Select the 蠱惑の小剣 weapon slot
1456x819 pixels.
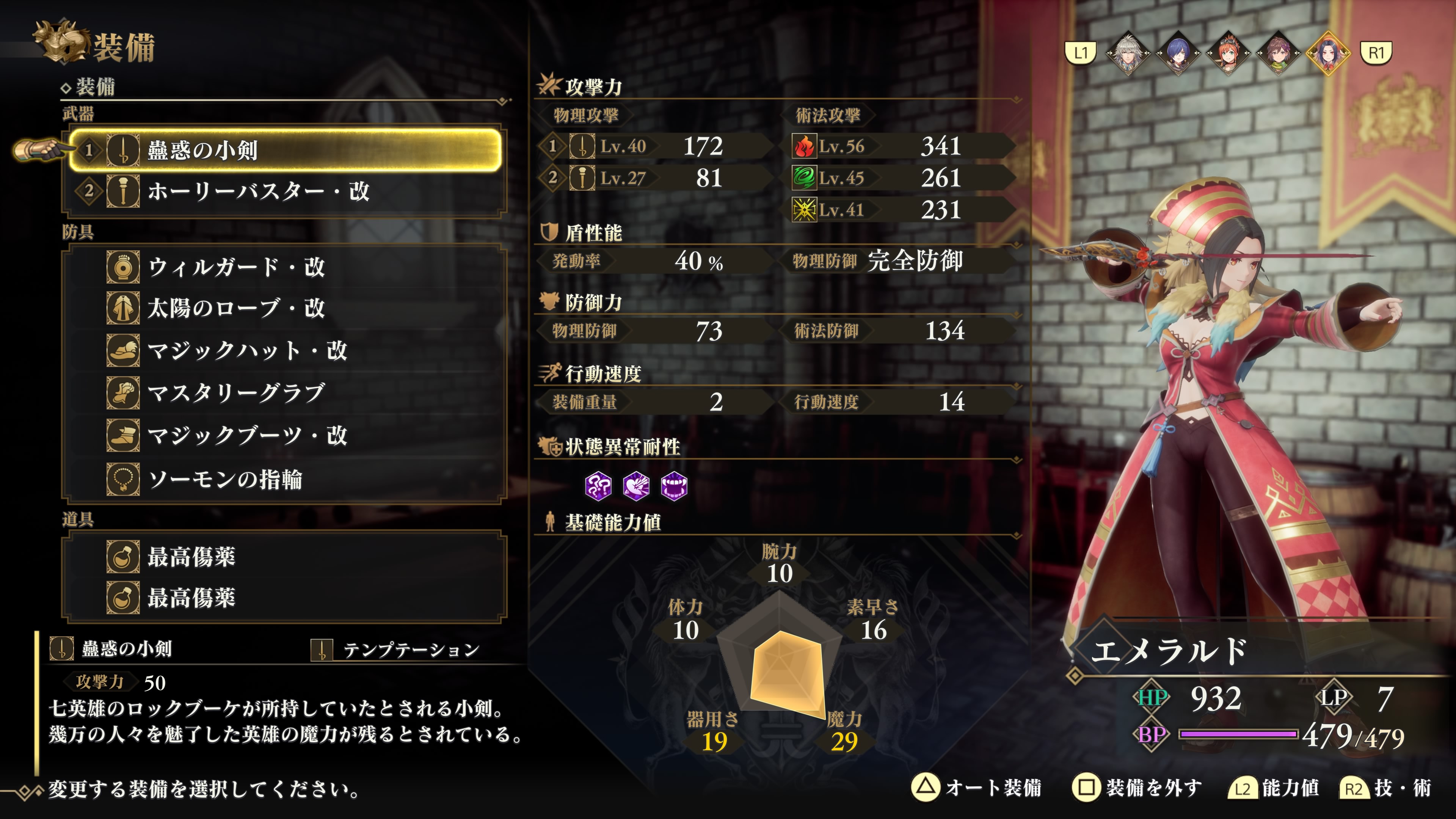(285, 151)
